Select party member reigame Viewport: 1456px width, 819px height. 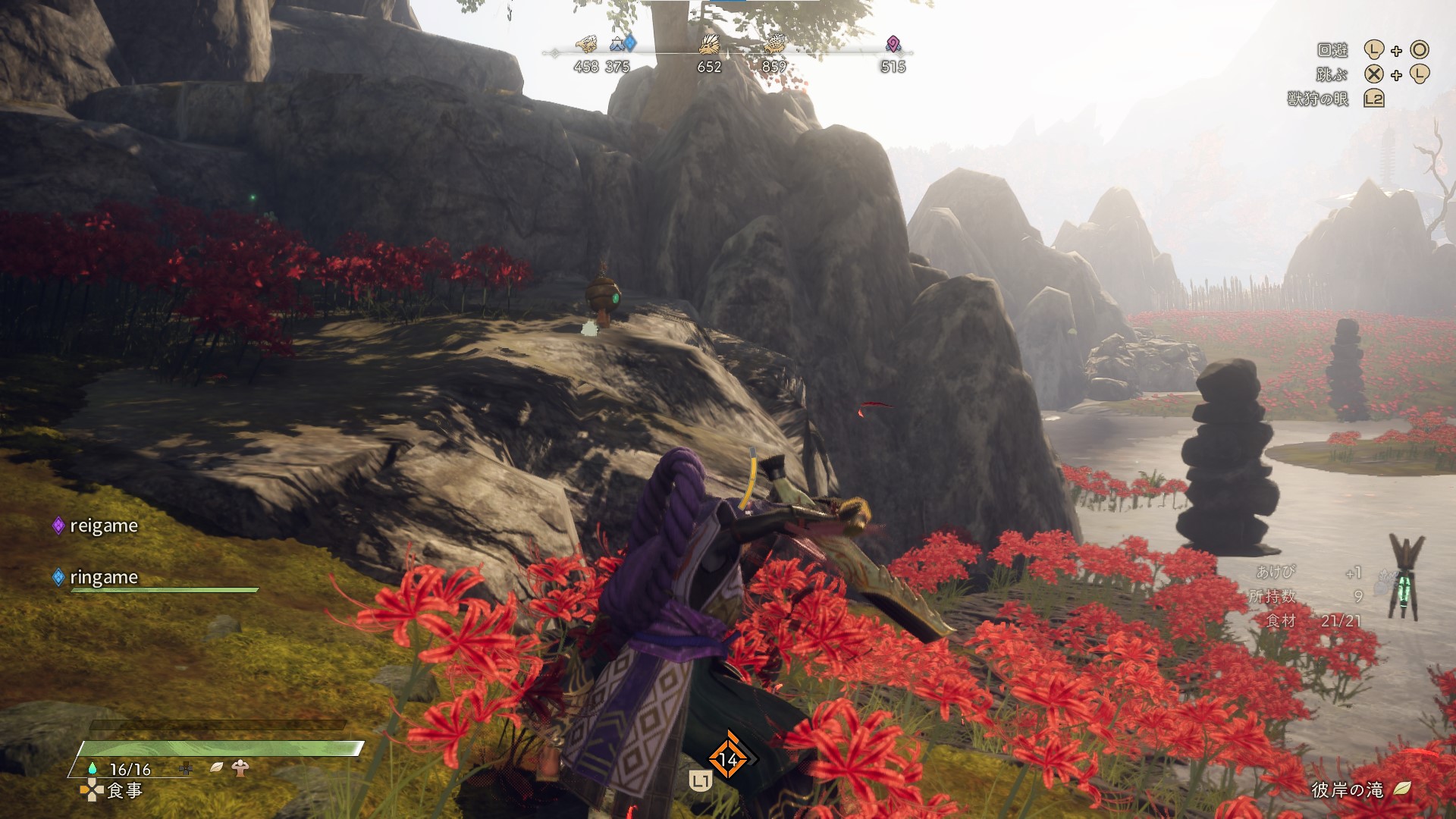pos(103,526)
